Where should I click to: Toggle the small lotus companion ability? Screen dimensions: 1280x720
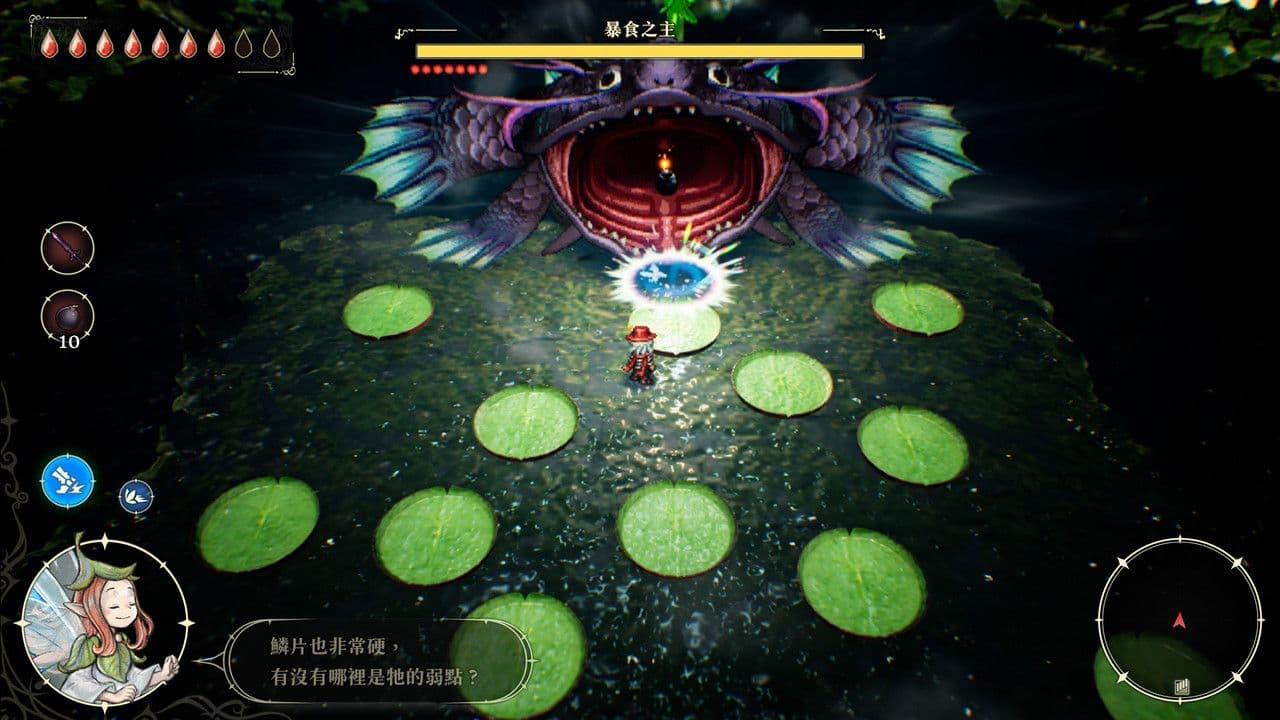click(x=138, y=497)
